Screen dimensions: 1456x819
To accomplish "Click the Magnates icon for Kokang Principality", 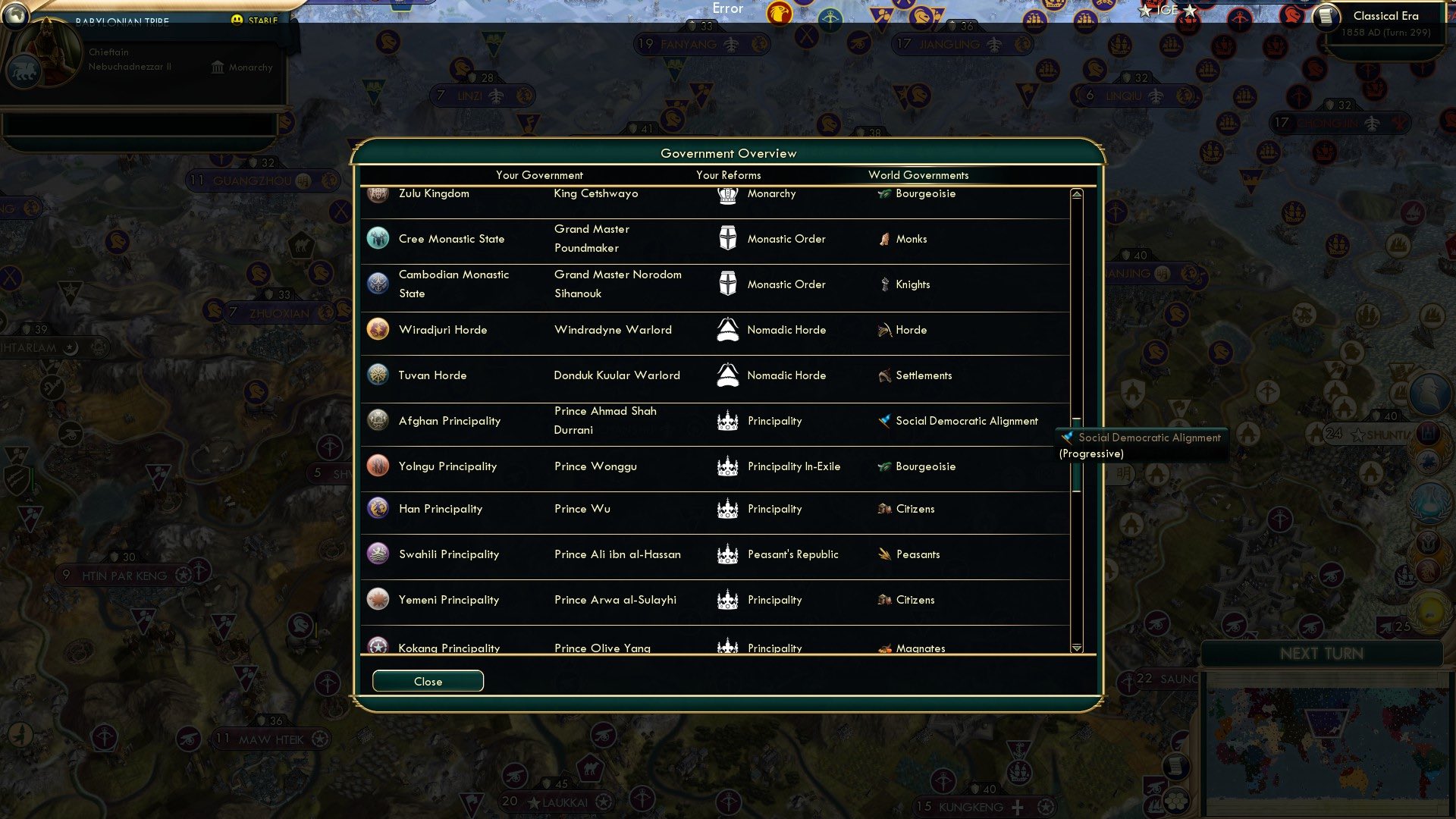I will [883, 648].
